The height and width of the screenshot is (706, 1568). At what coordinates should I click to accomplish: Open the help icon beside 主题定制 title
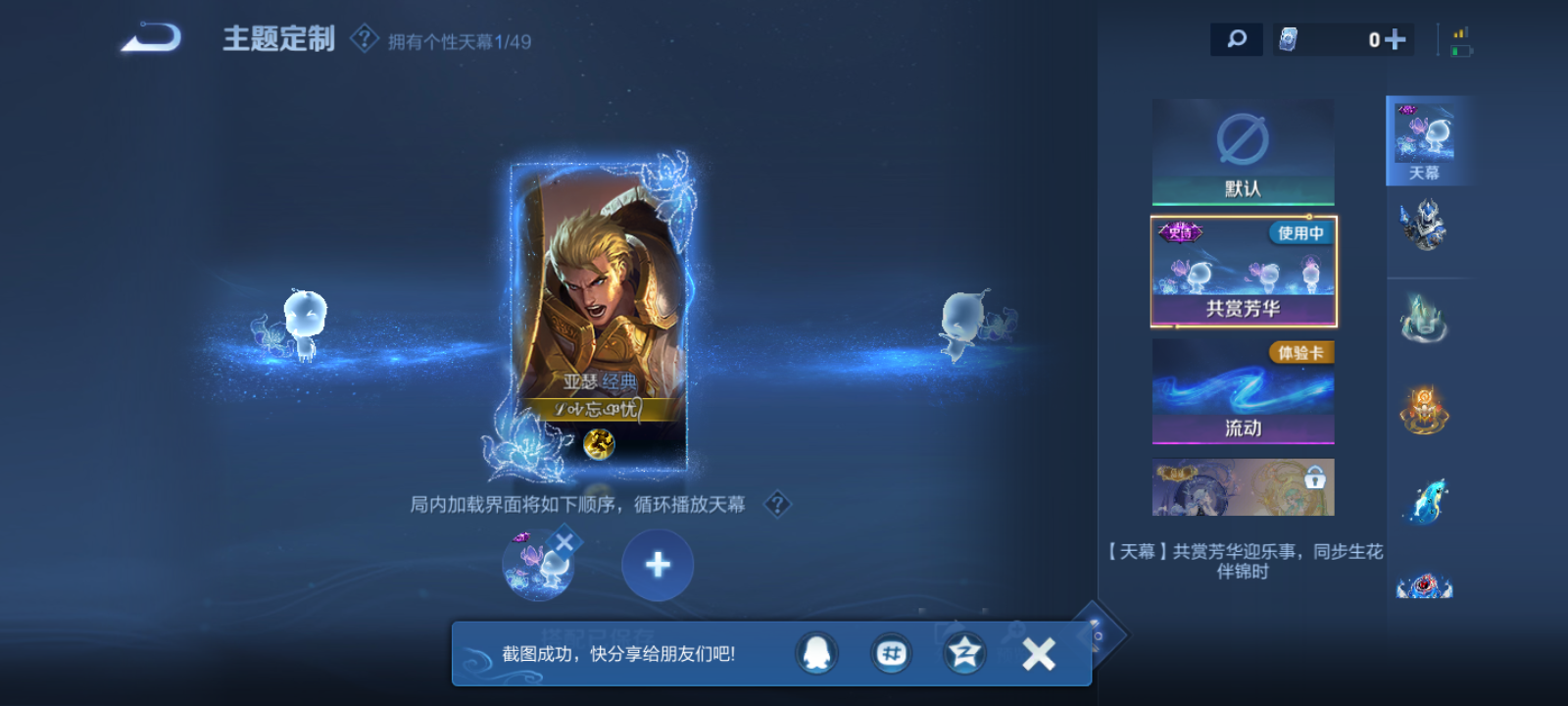[x=363, y=39]
